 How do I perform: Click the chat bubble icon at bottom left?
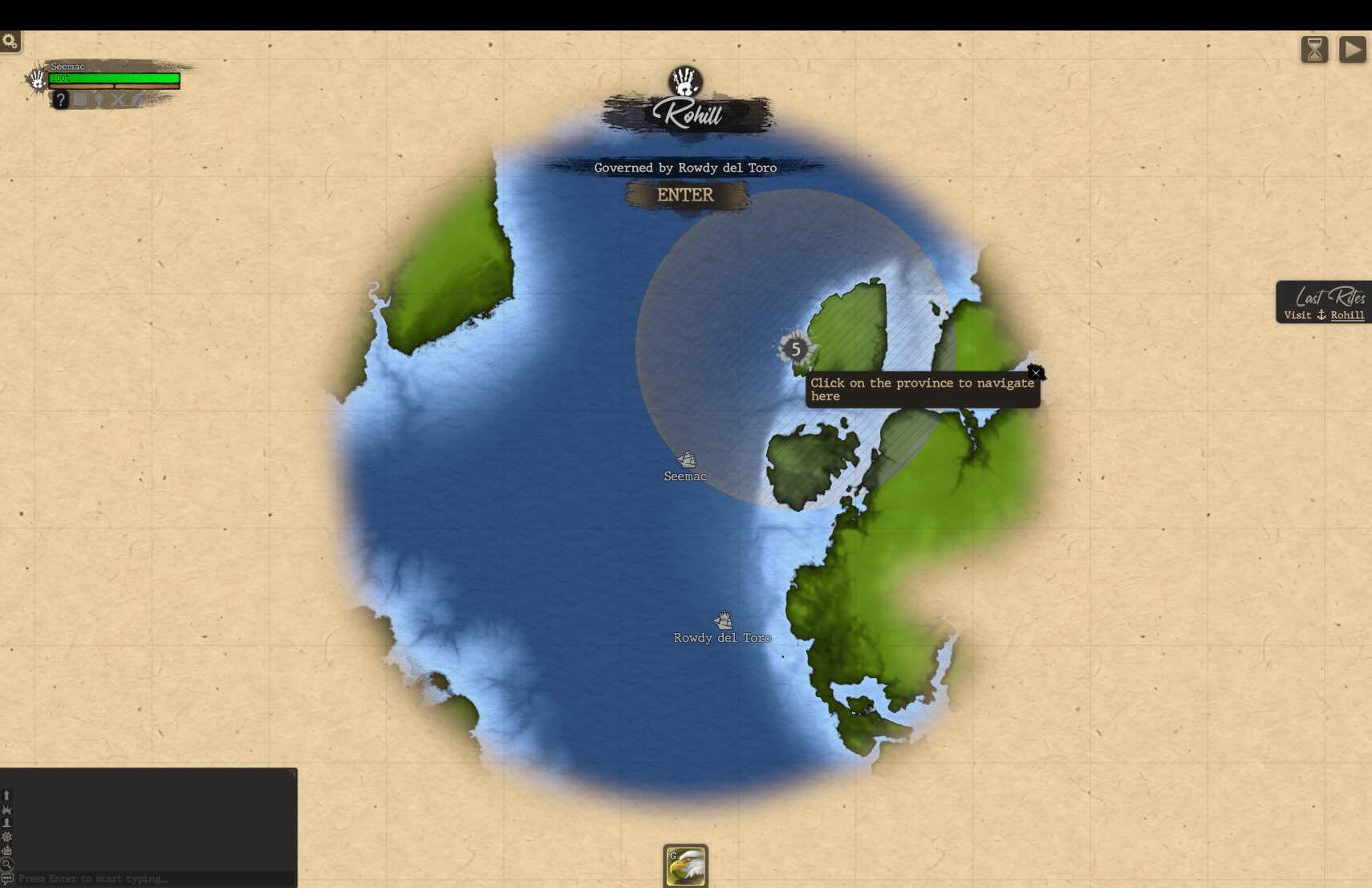7,878
